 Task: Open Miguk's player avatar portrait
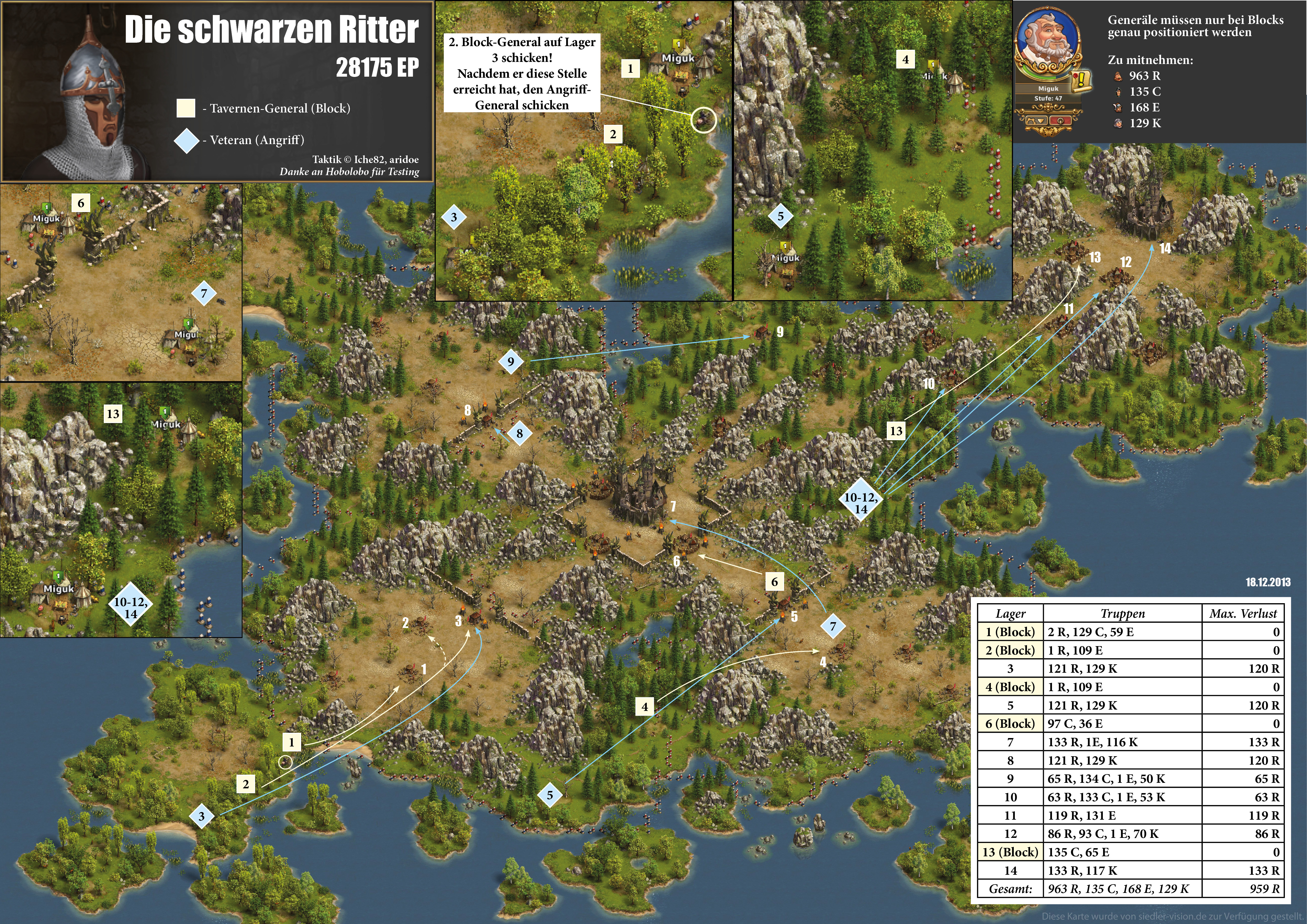click(x=1047, y=37)
